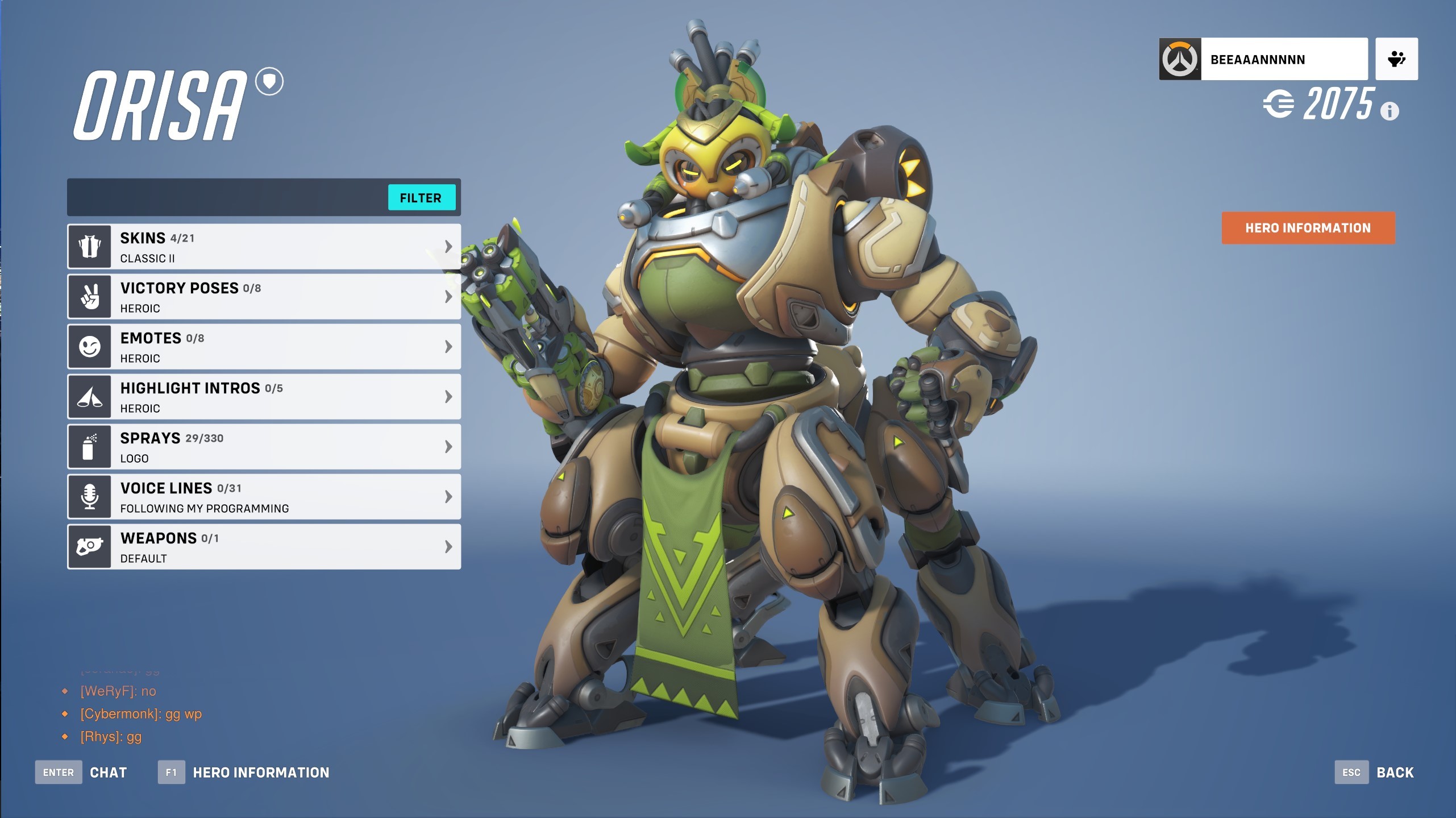Screen dimensions: 1456x818
Task: Click the Victory Poses peace-sign icon
Action: [x=90, y=296]
